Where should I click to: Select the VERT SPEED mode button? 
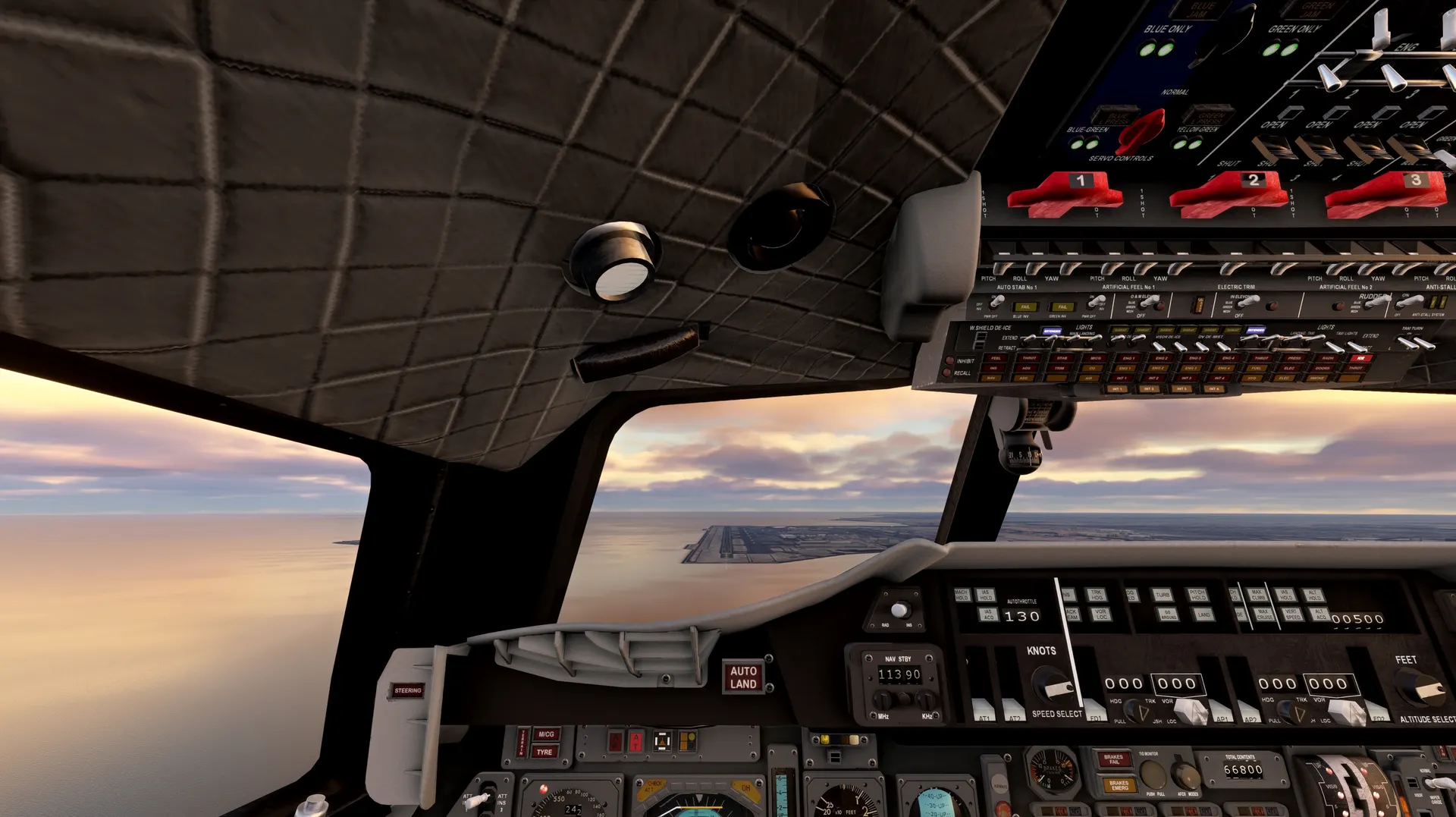pos(1293,614)
